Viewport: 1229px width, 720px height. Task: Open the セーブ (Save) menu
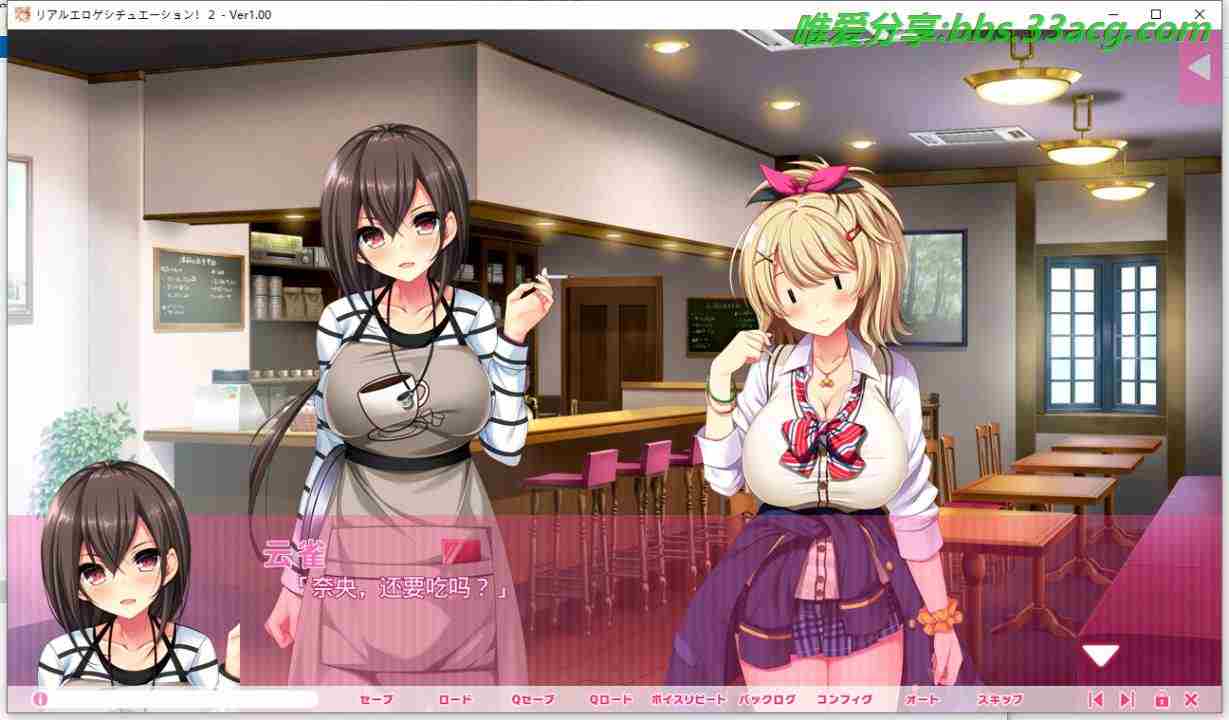click(x=376, y=700)
